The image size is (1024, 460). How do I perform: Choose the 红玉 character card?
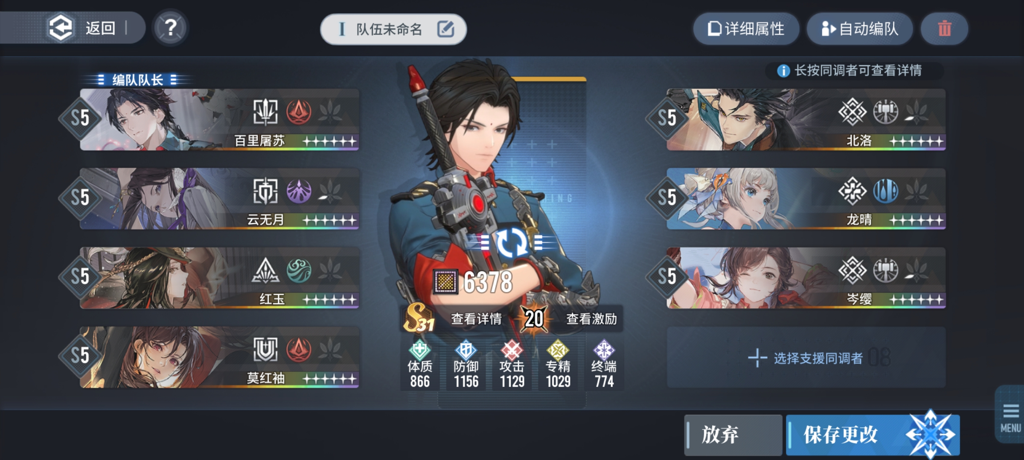[x=218, y=278]
